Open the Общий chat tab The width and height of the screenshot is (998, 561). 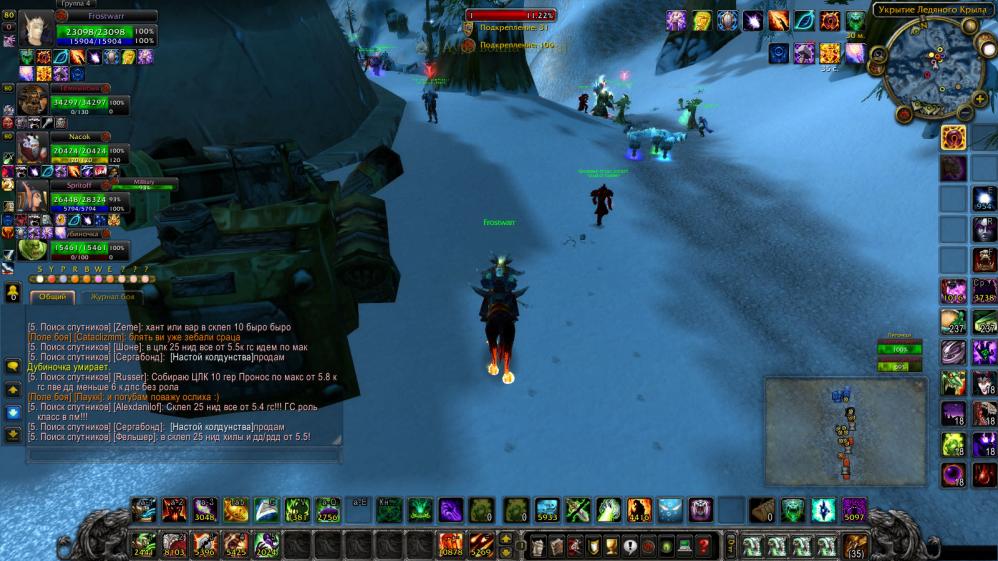tap(52, 297)
